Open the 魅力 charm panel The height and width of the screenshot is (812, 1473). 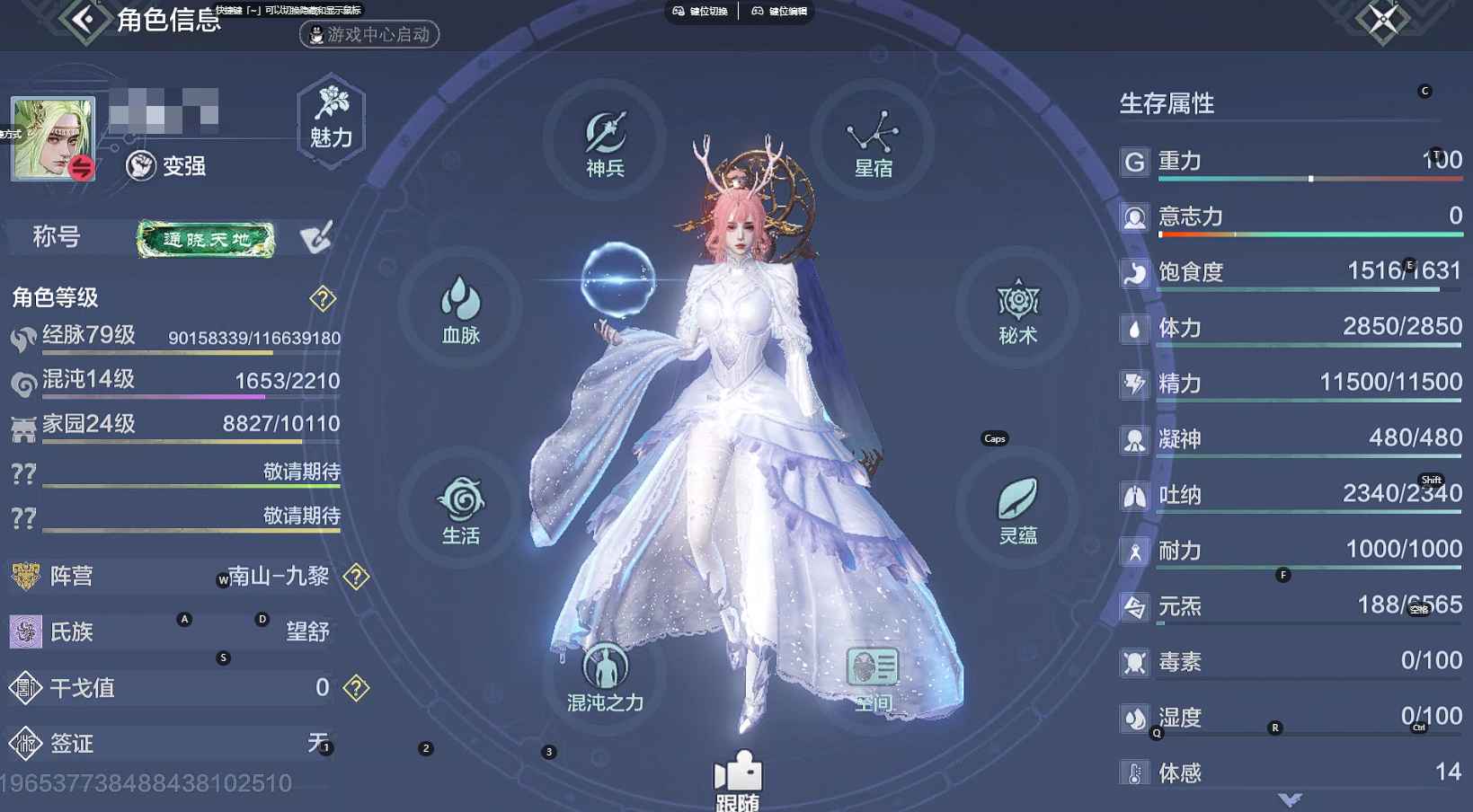(x=331, y=120)
